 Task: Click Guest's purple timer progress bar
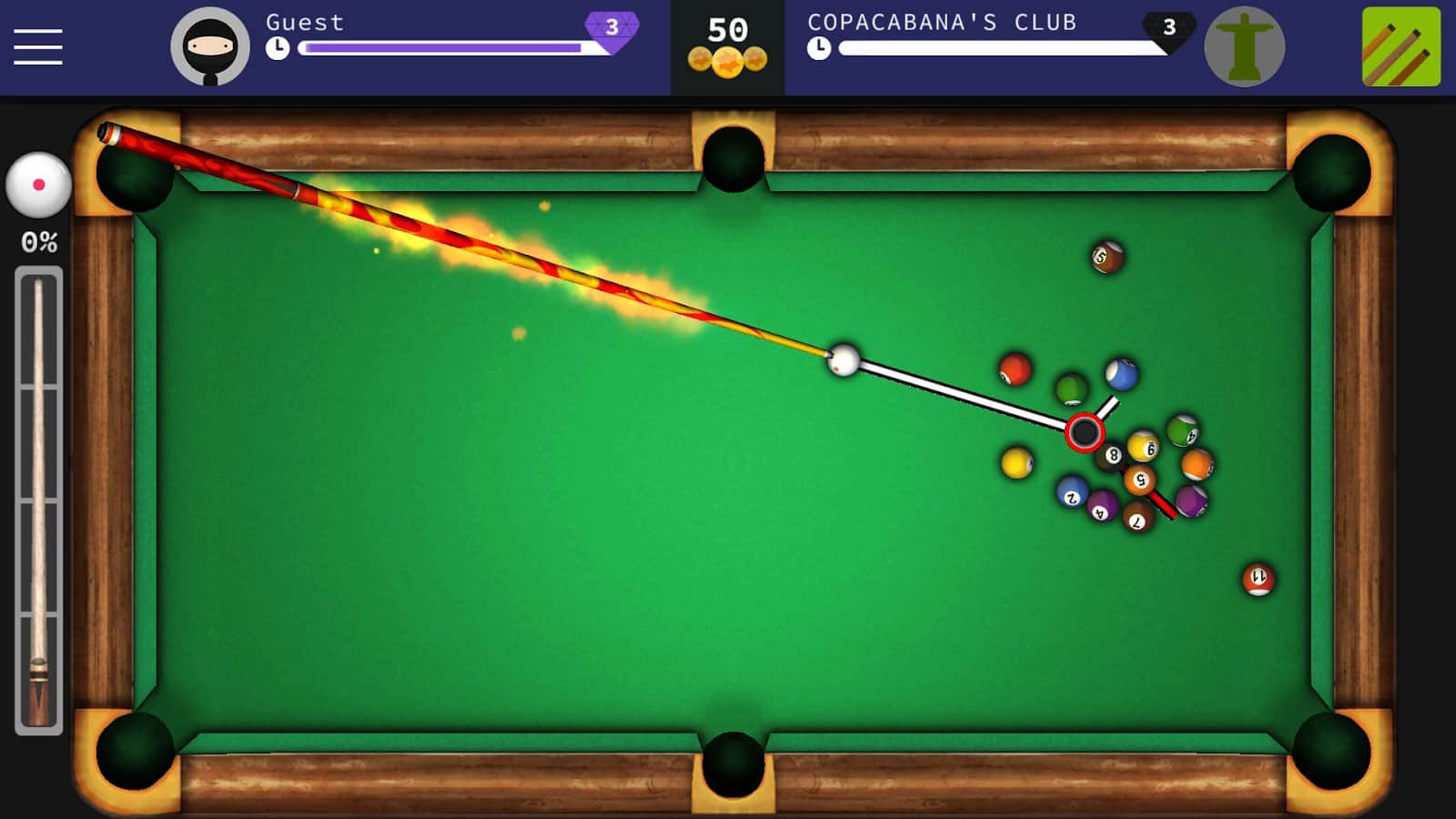(441, 48)
